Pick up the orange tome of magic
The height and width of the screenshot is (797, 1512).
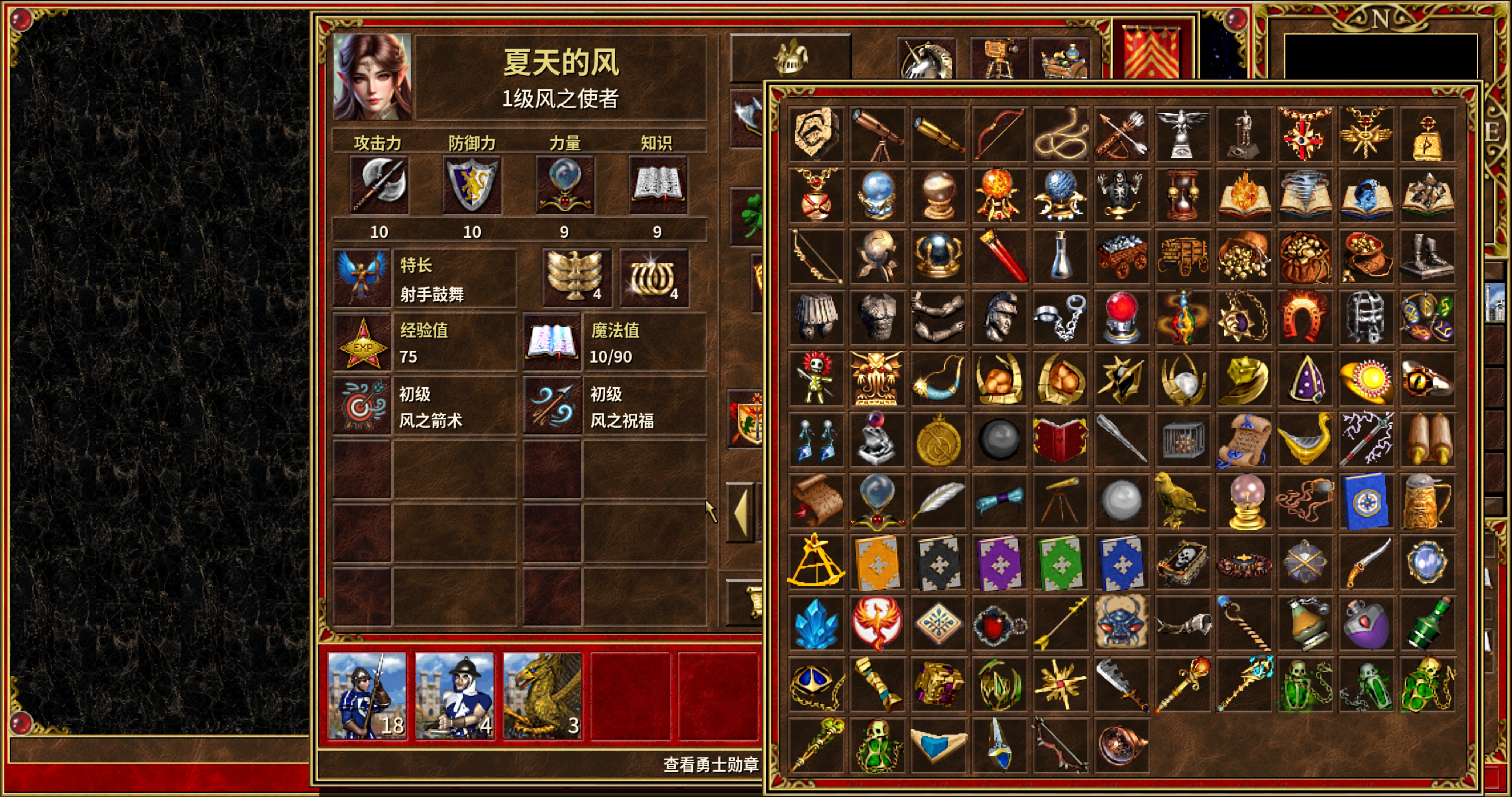(877, 563)
